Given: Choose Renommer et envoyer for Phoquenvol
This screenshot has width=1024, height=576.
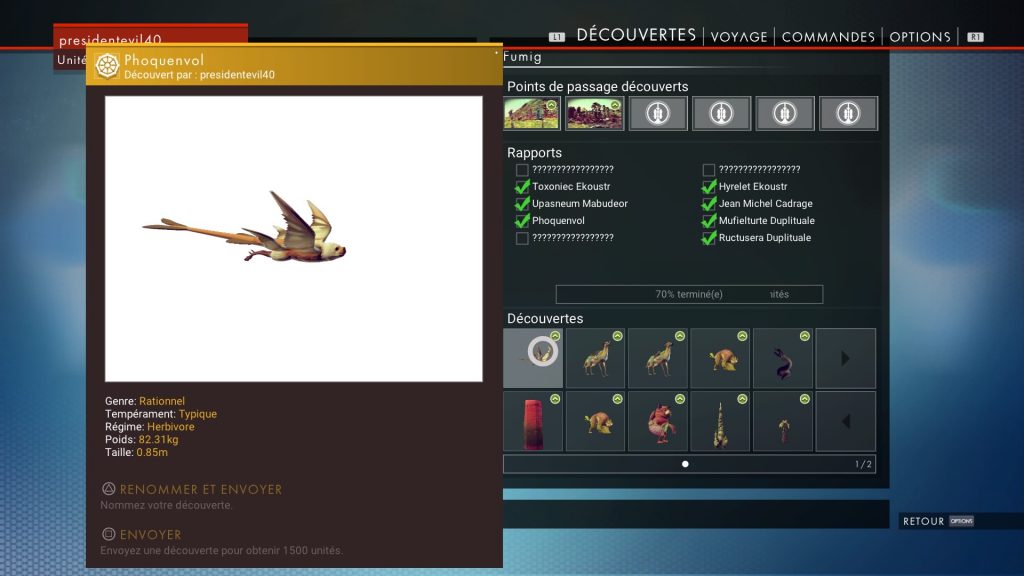Looking at the screenshot, I should coord(200,490).
